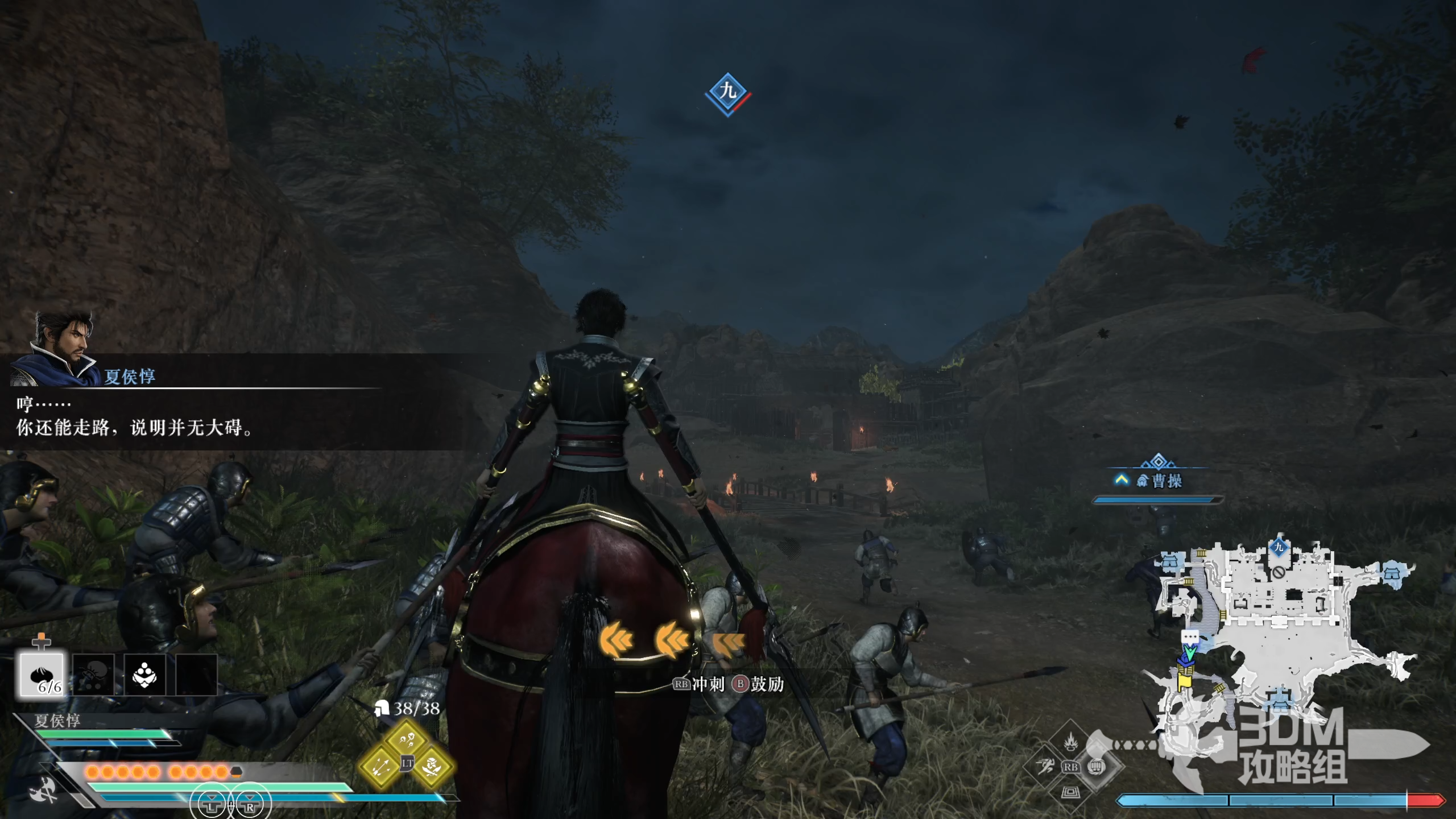Viewport: 1456px width, 819px height.
Task: Select the layered square battle art
Action: click(x=1071, y=792)
